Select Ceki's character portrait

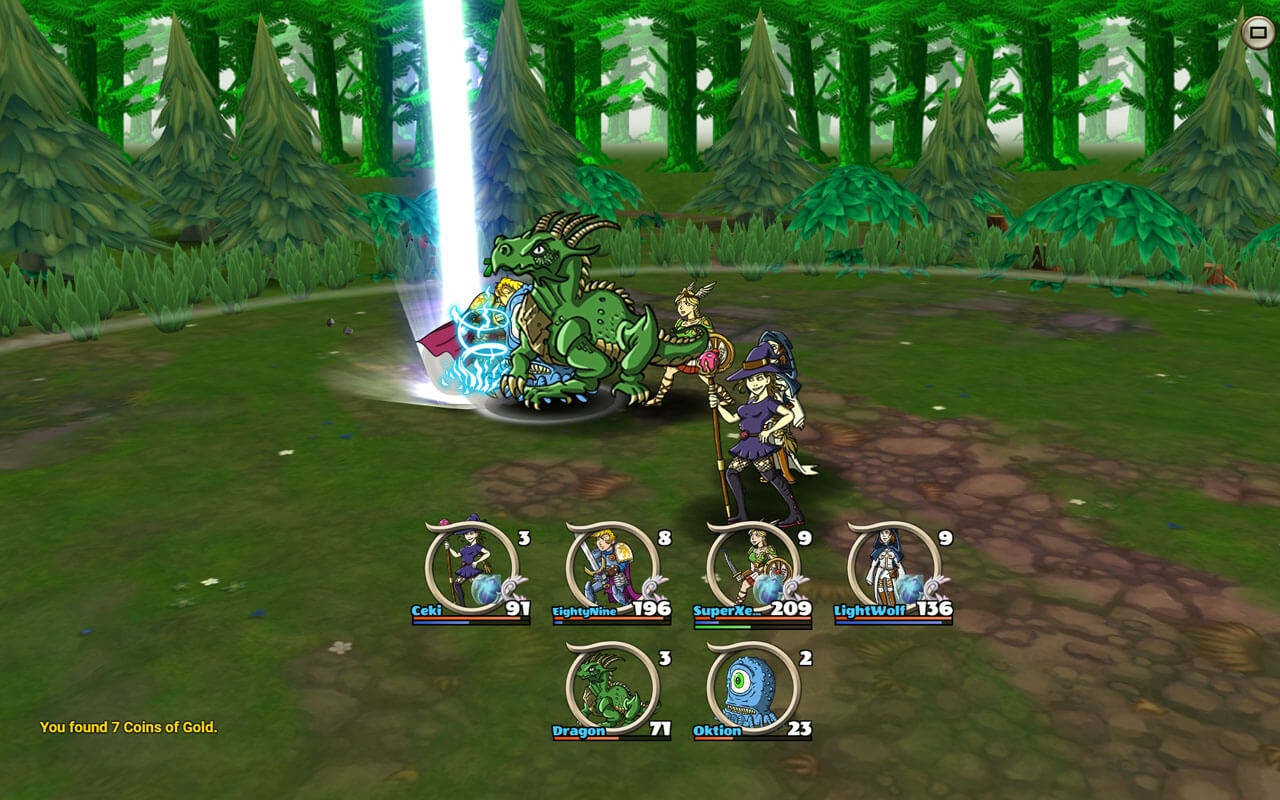[x=471, y=566]
